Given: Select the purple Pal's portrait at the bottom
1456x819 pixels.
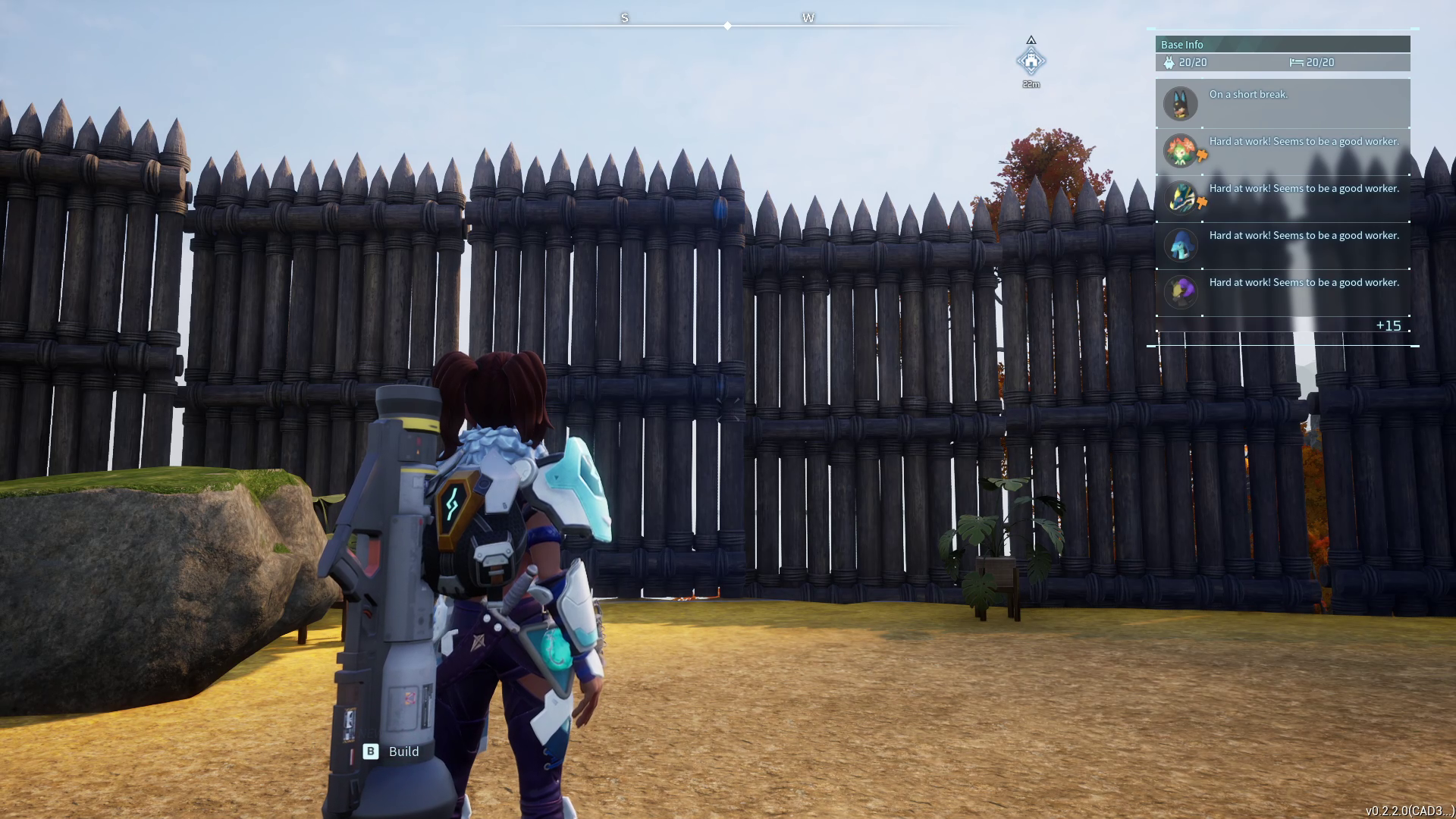Looking at the screenshot, I should pyautogui.click(x=1181, y=291).
